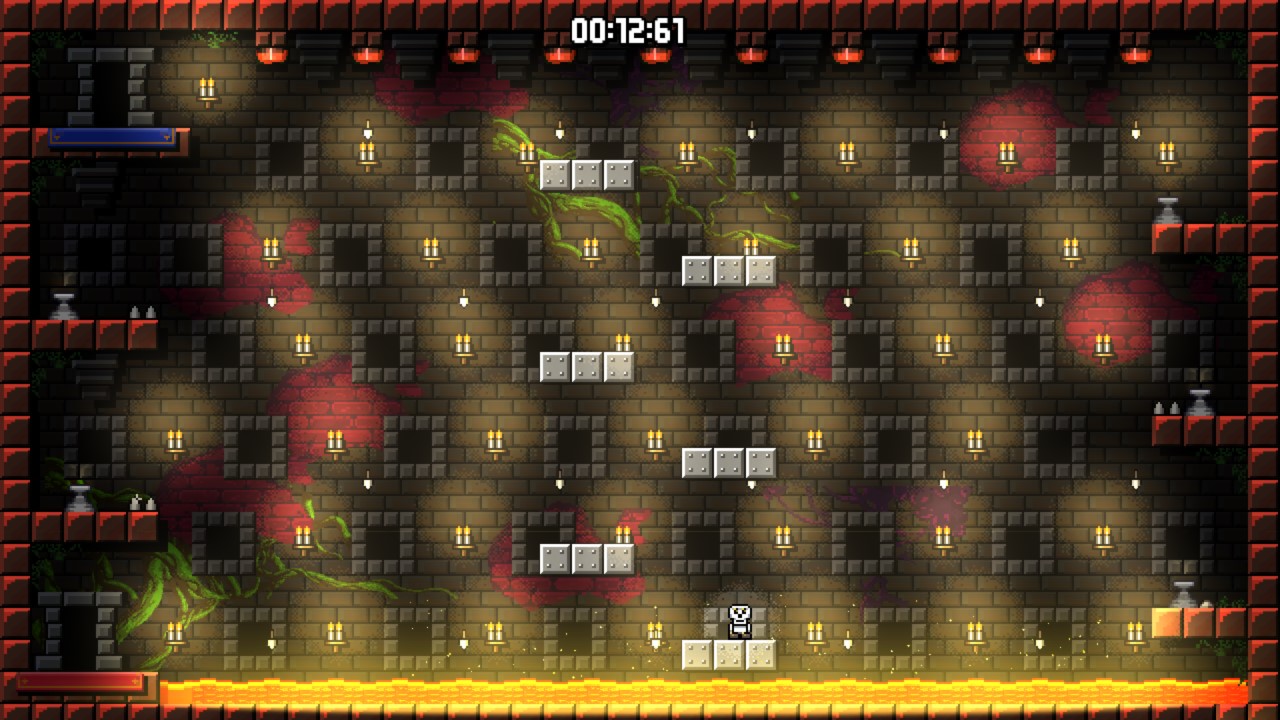
Task: Open the dark doorway at top left
Action: [x=110, y=95]
